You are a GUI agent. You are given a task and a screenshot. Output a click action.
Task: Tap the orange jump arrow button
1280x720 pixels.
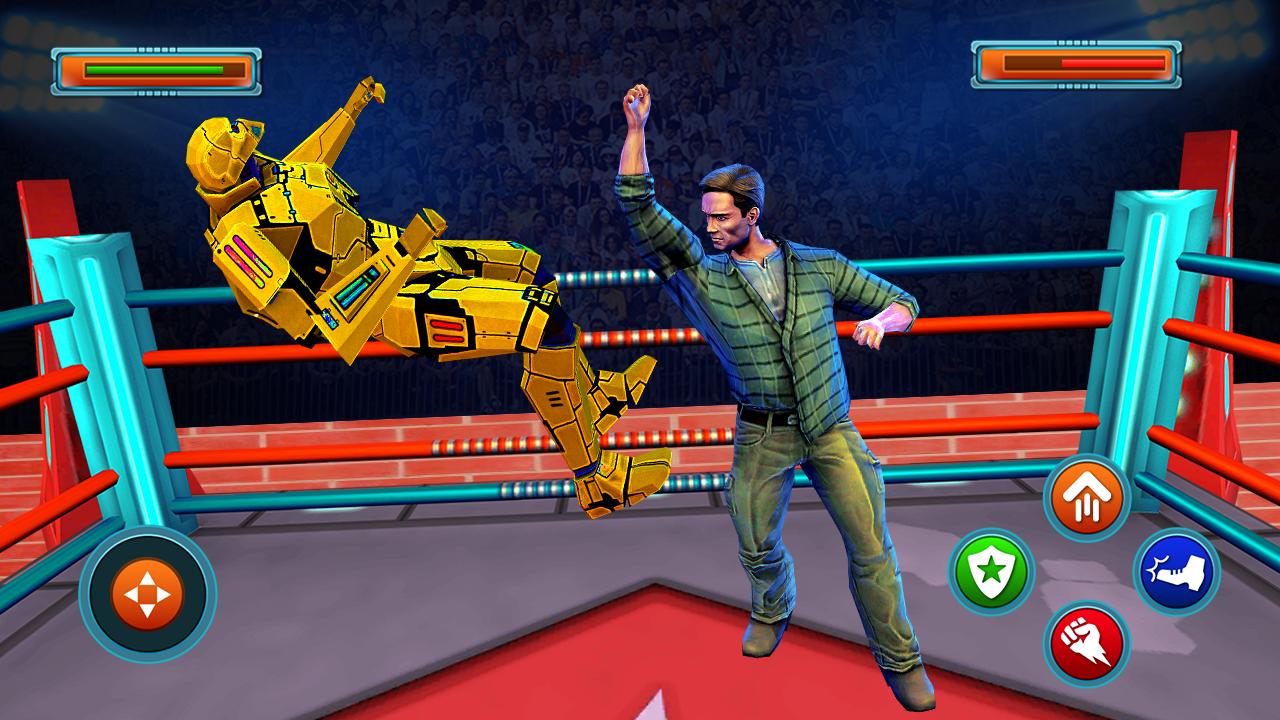[x=1088, y=495]
